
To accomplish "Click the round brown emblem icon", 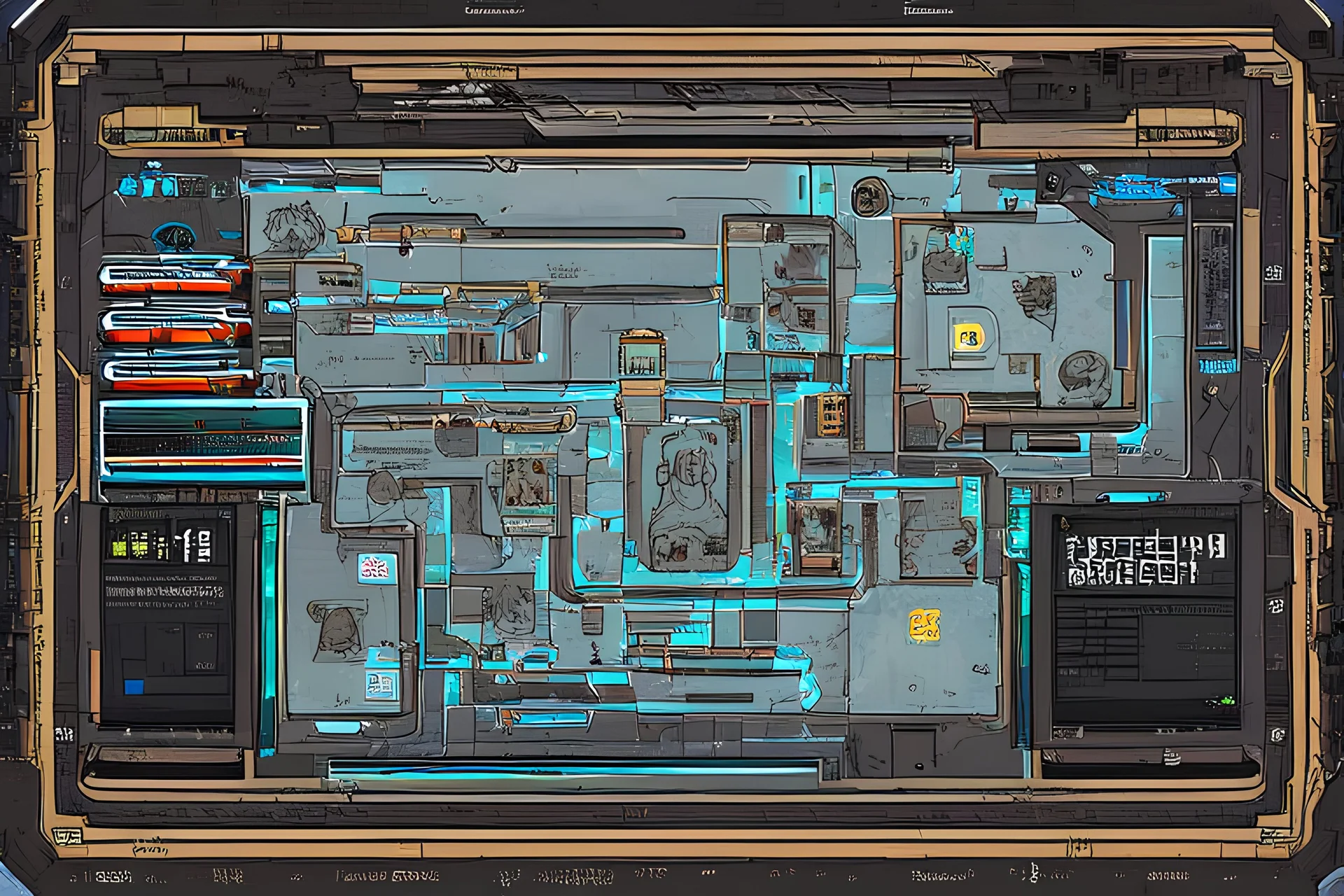I will (x=870, y=197).
